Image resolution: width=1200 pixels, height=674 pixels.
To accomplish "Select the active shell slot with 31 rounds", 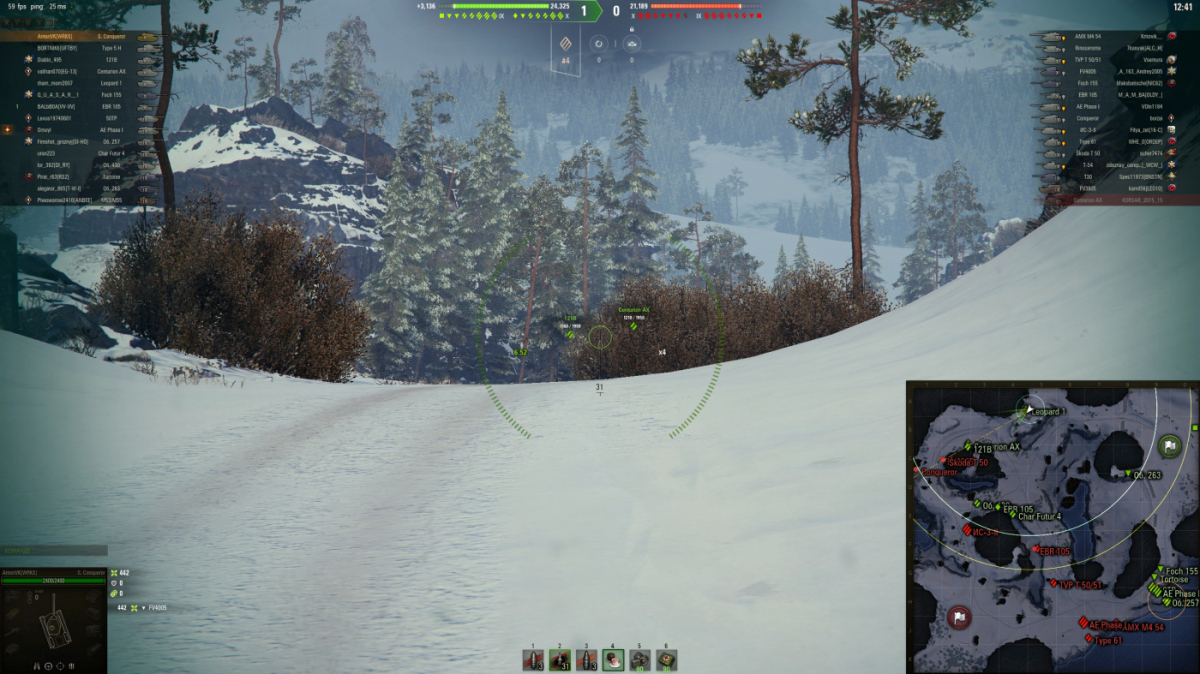I will tap(560, 660).
